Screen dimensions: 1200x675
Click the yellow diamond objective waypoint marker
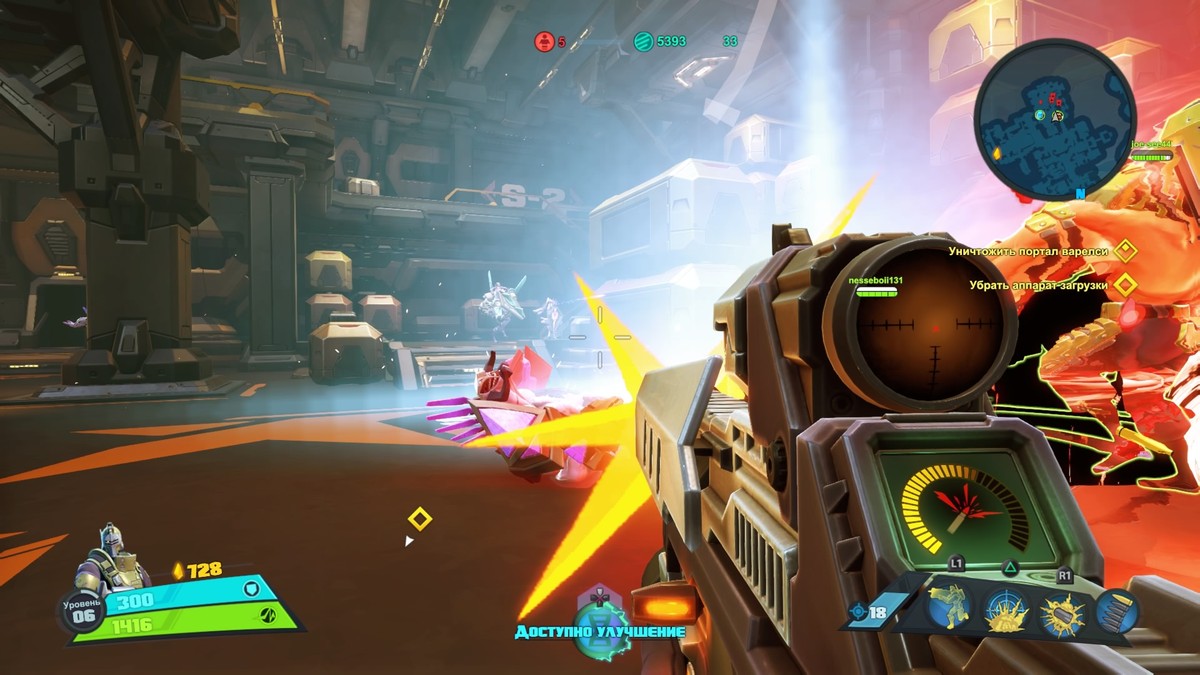(420, 519)
